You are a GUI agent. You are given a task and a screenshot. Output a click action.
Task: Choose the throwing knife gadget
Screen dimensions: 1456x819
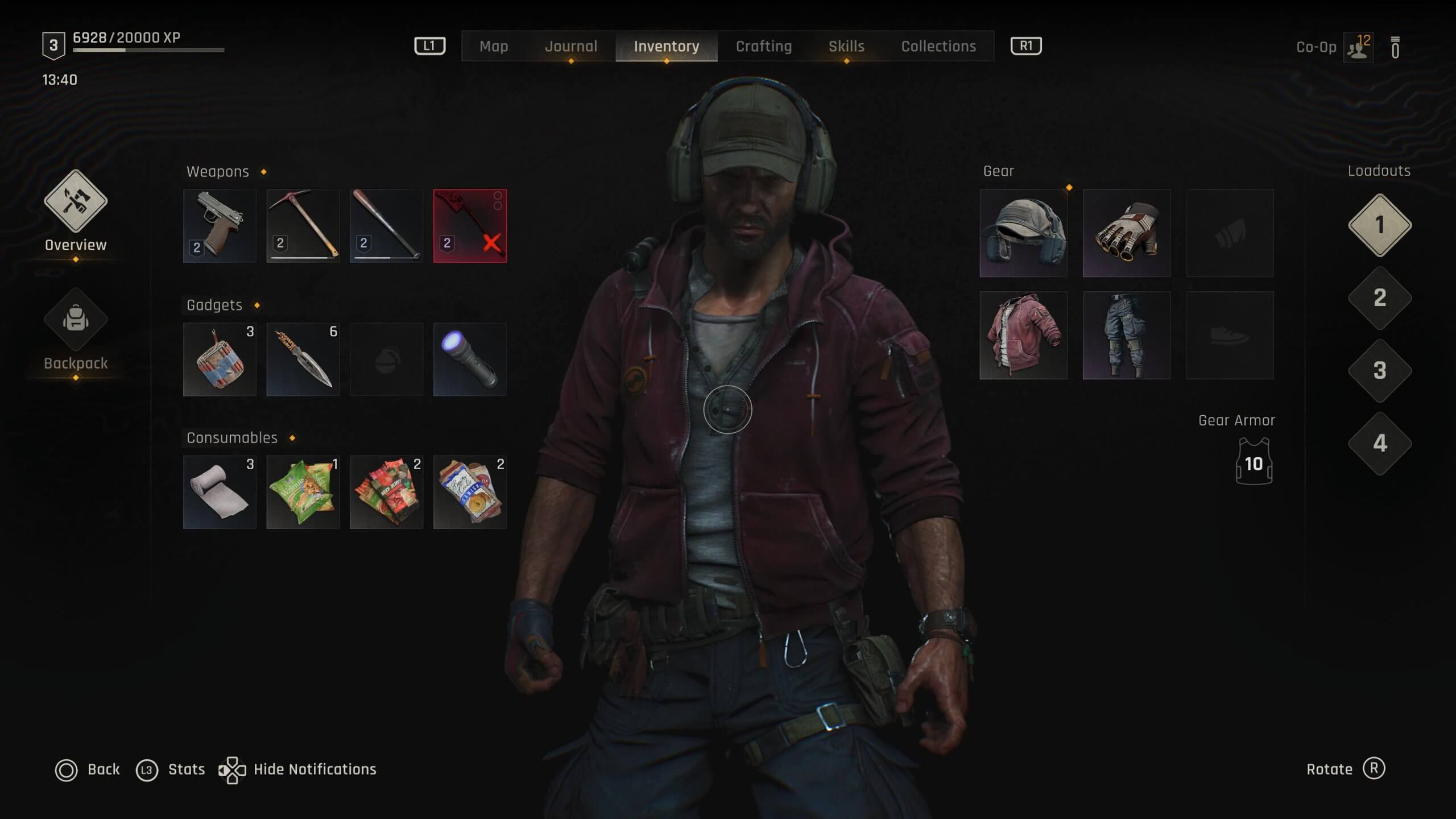coord(303,359)
